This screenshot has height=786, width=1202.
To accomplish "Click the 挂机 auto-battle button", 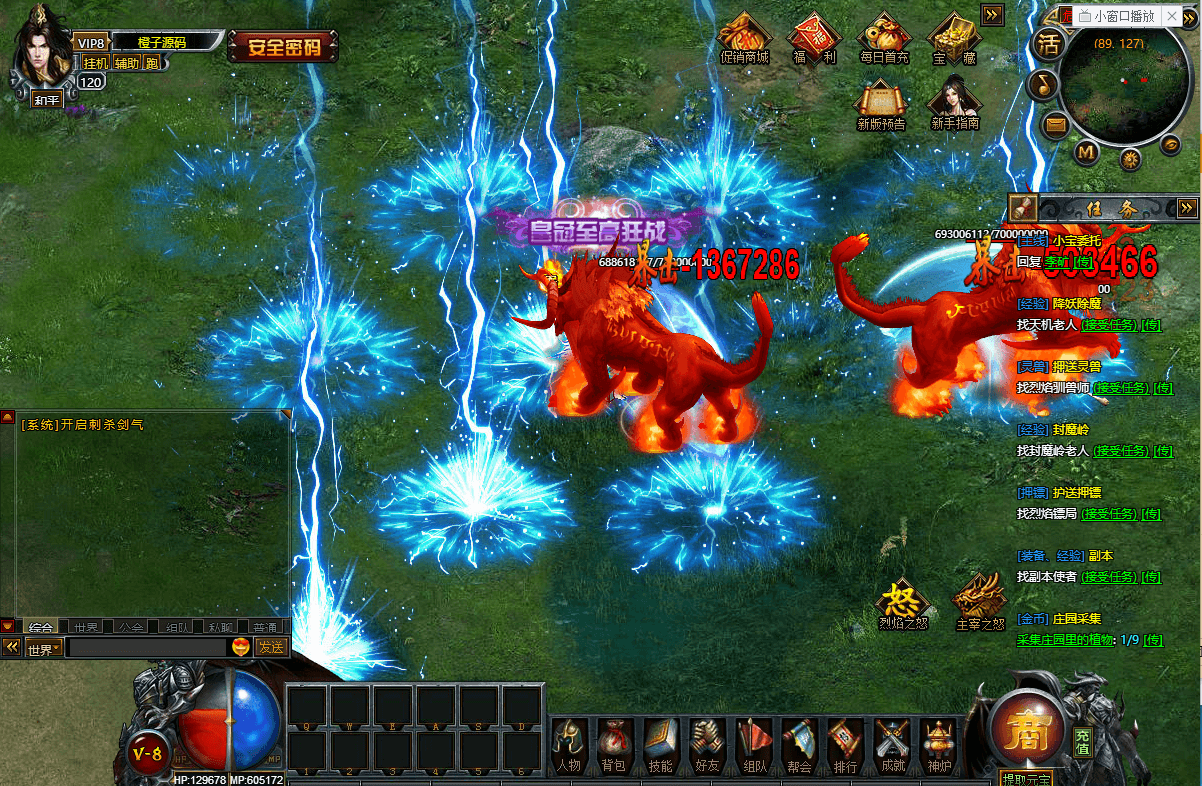I will pyautogui.click(x=95, y=63).
